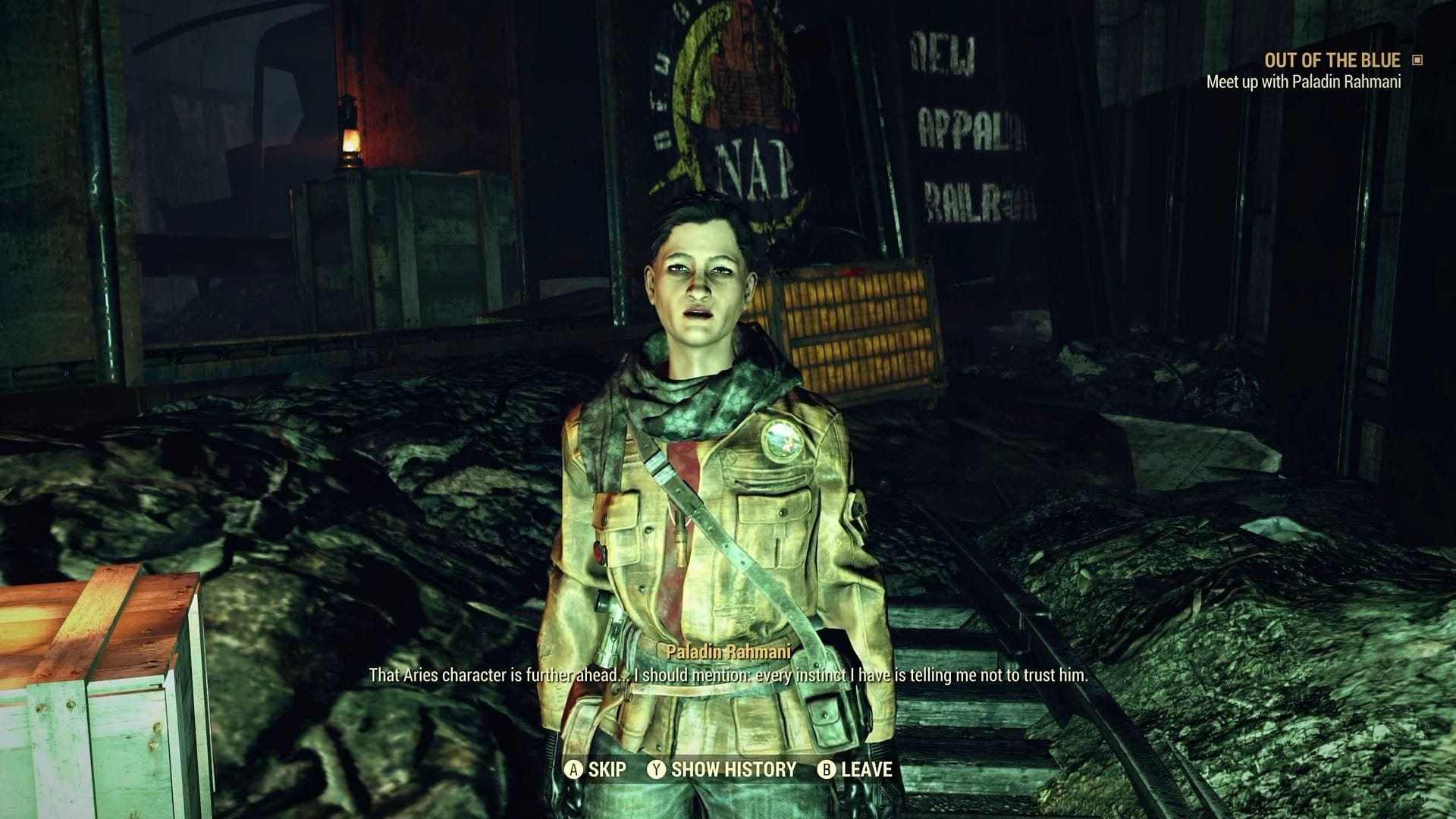
Task: Click the B button glyph to leave
Action: point(825,770)
